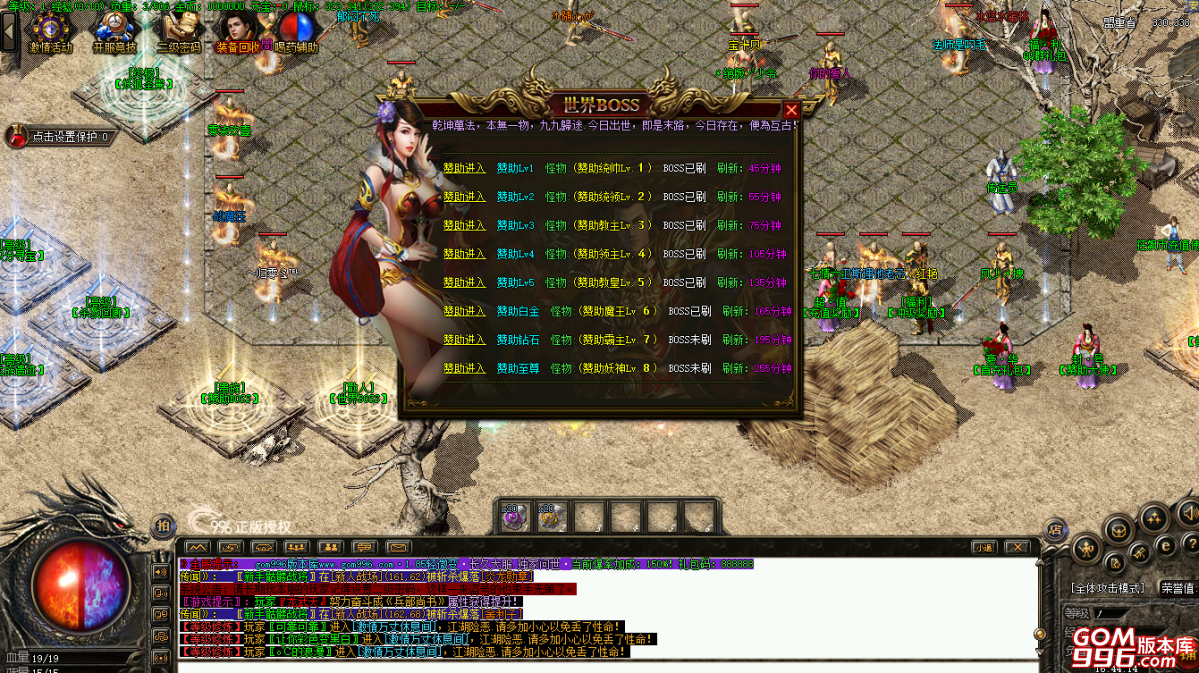Open the 店 shop round button
Image resolution: width=1199 pixels, height=673 pixels.
click(1054, 529)
